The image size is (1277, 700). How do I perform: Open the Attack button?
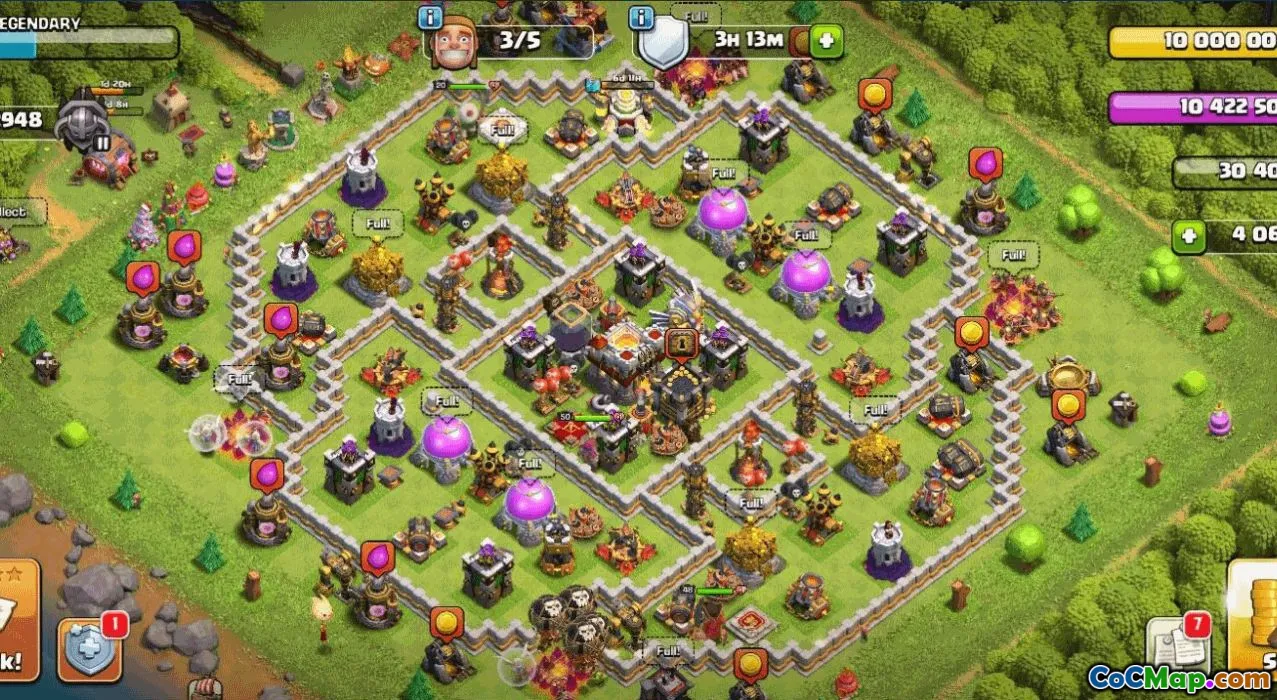(x=18, y=620)
